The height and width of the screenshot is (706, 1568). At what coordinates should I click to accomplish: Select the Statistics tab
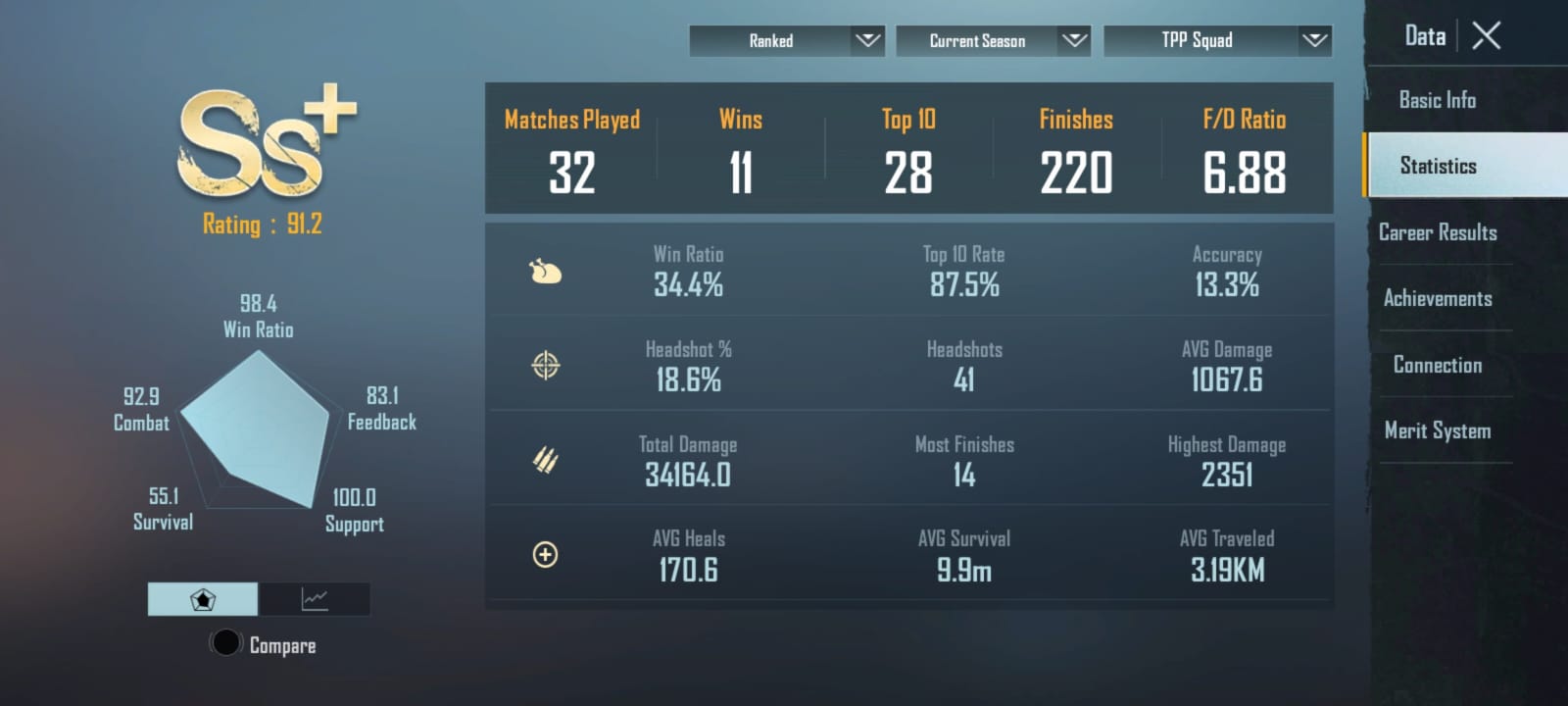[x=1438, y=166]
